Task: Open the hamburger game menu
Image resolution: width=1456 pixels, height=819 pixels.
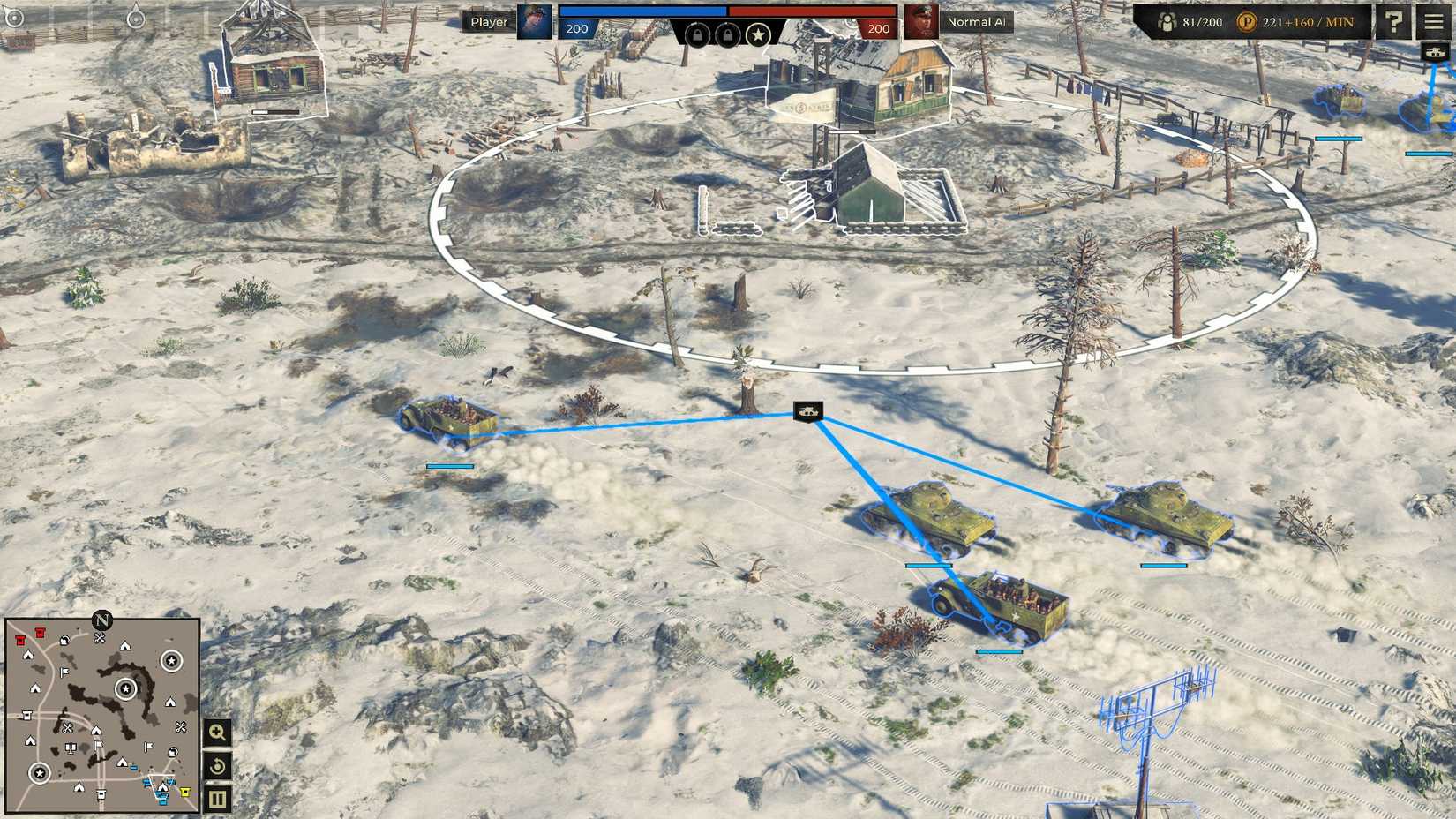Action: click(x=1433, y=20)
